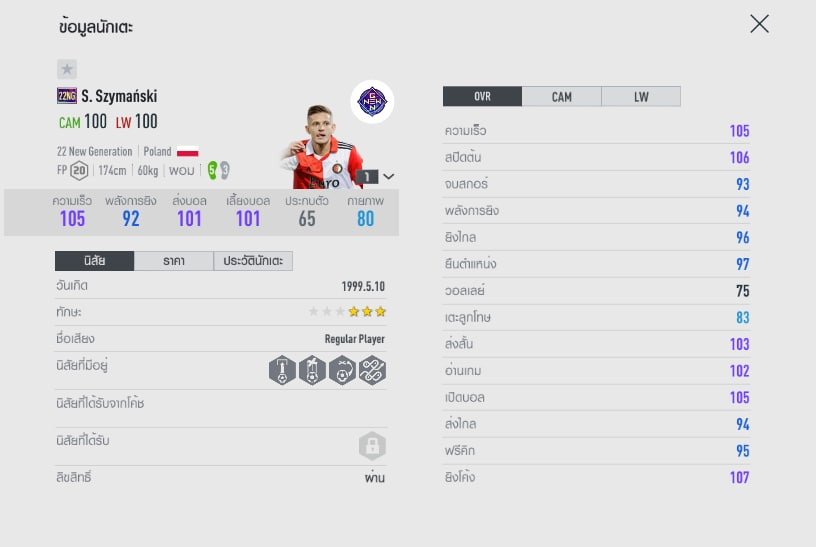View the ประวัตินักเตะ player history tab
This screenshot has height=547, width=816.
[253, 261]
